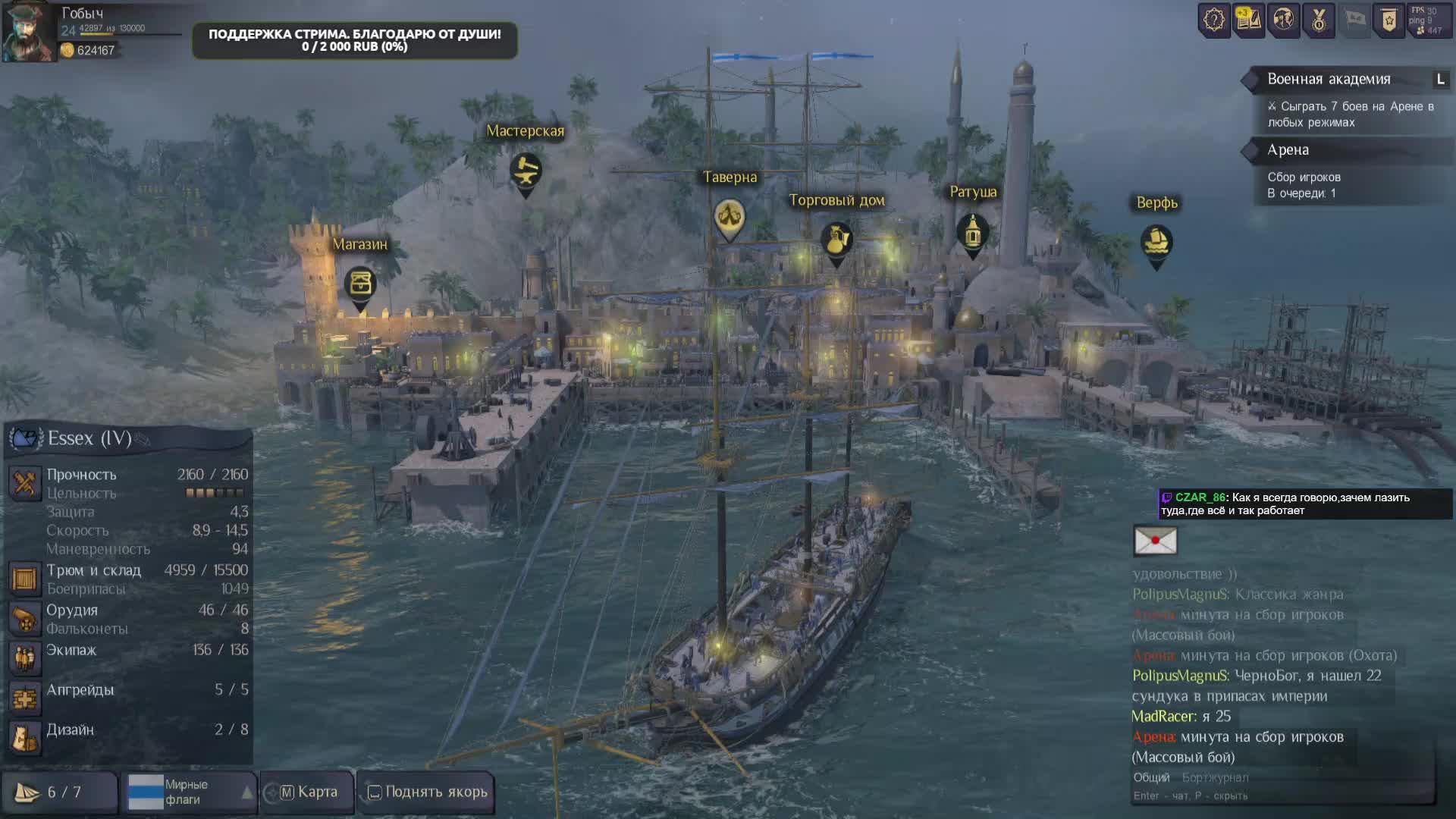This screenshot has width=1456, height=819.
Task: Open the medal achievements icon
Action: [1319, 20]
